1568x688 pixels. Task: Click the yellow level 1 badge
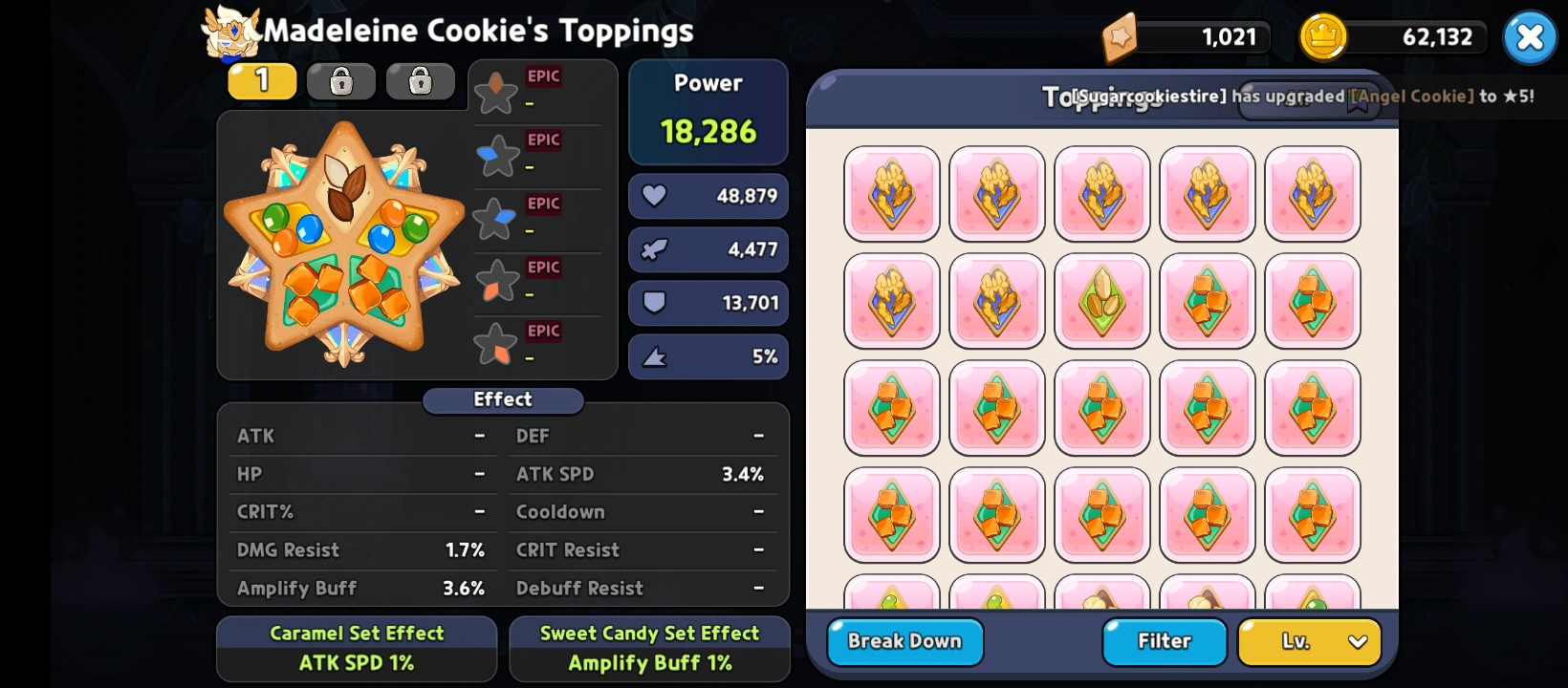point(261,81)
